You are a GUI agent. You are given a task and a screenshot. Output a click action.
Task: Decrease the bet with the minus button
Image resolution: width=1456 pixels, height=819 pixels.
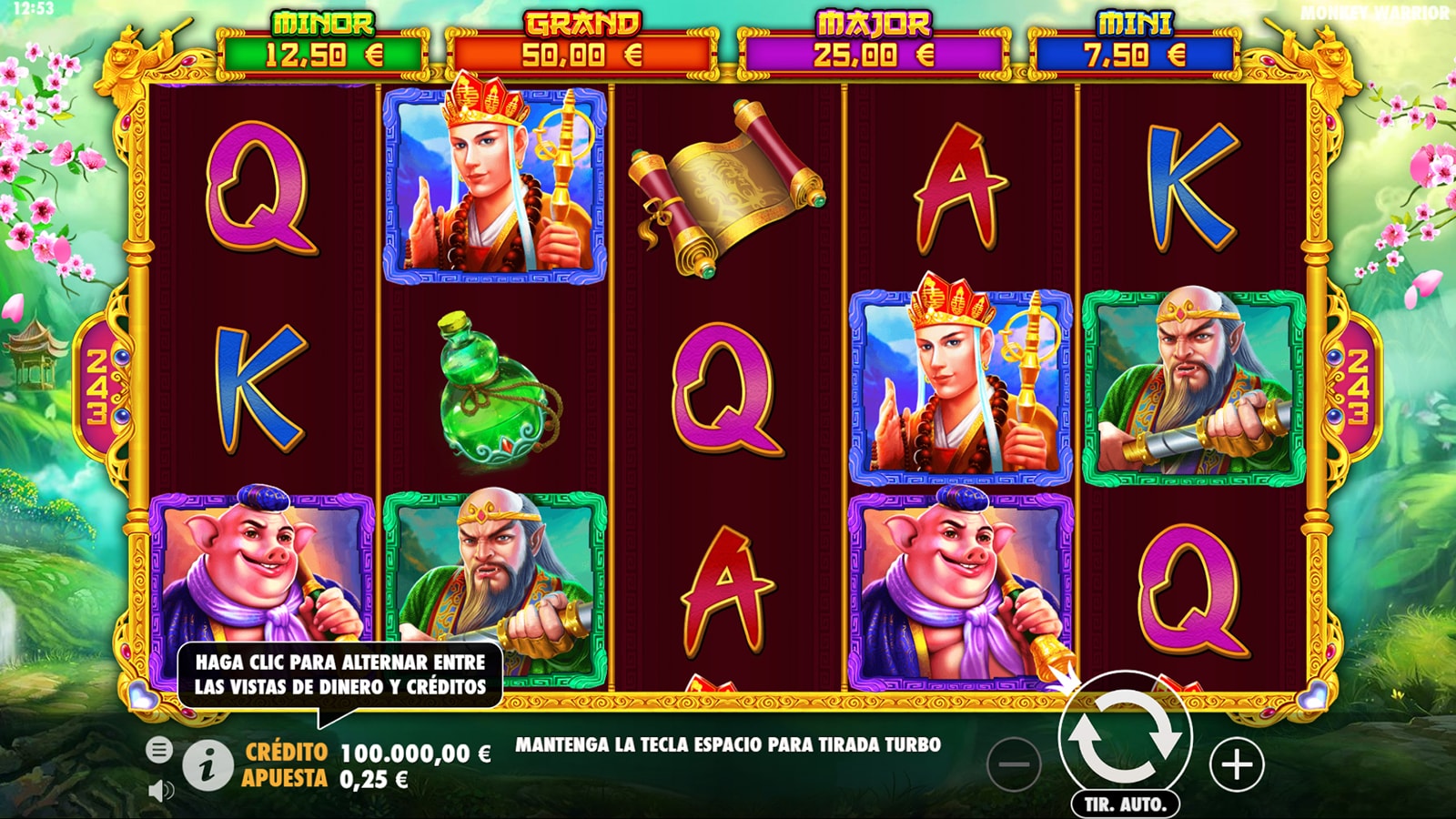[x=1013, y=764]
